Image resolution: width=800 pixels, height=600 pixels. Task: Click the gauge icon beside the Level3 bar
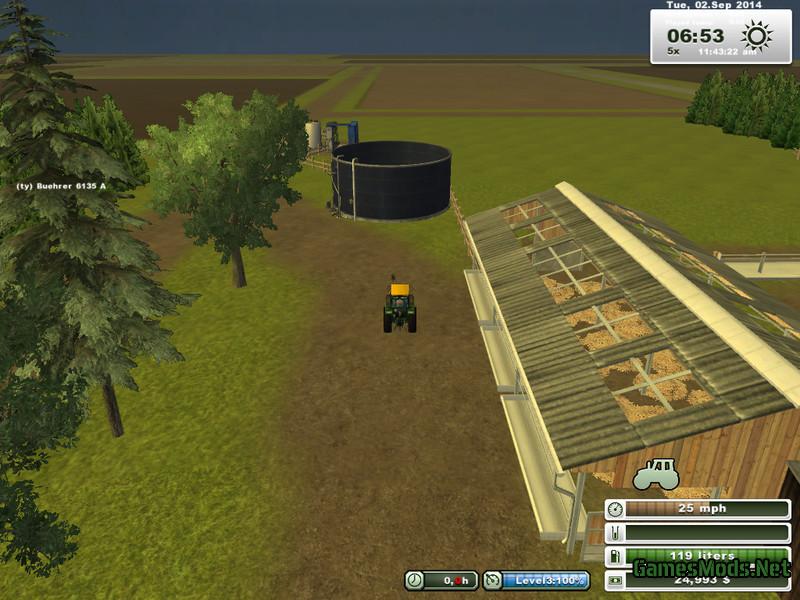pyautogui.click(x=493, y=580)
